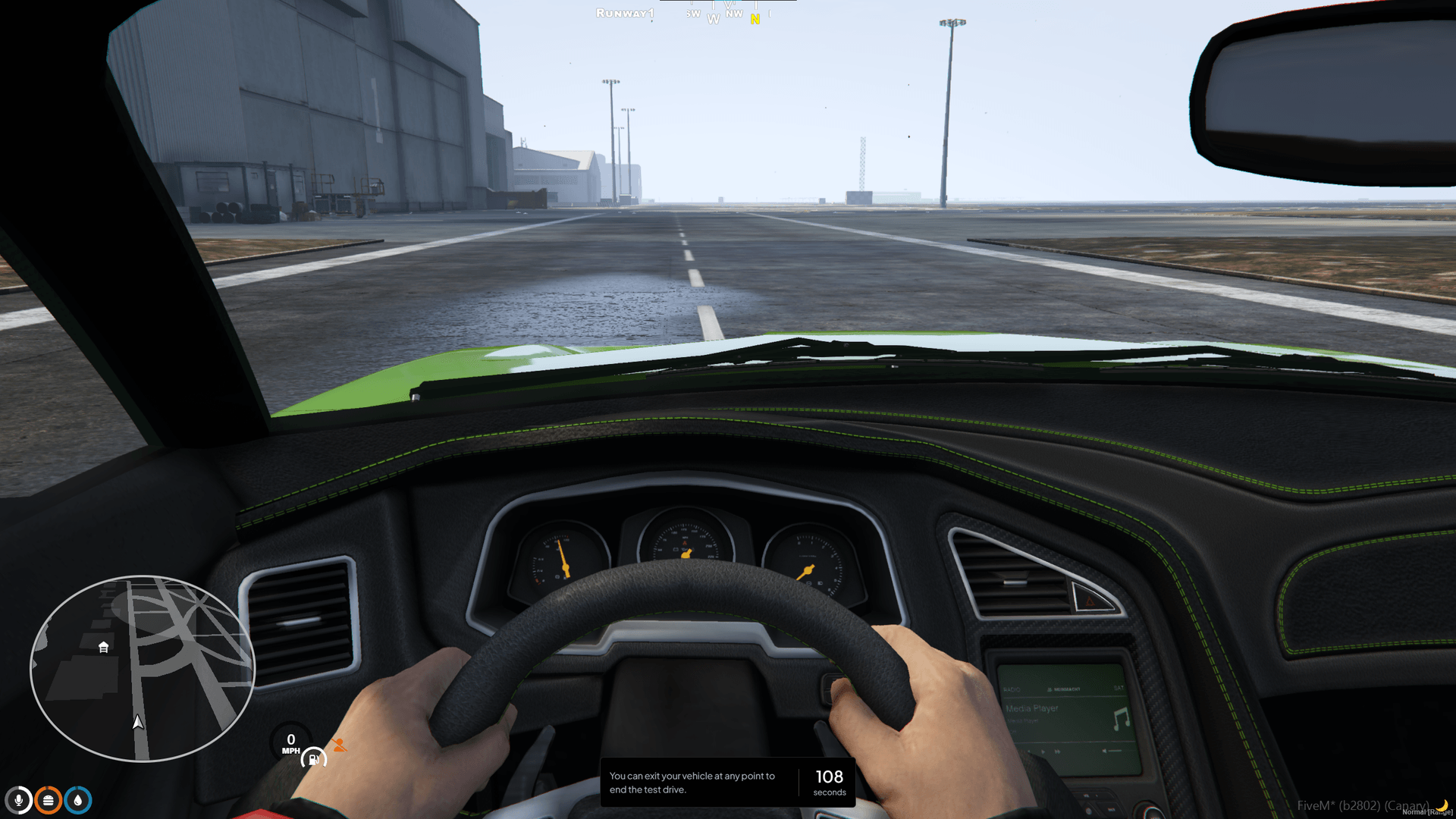1456x819 pixels.
Task: Toggle playback with the media player play button
Action: 1043,751
